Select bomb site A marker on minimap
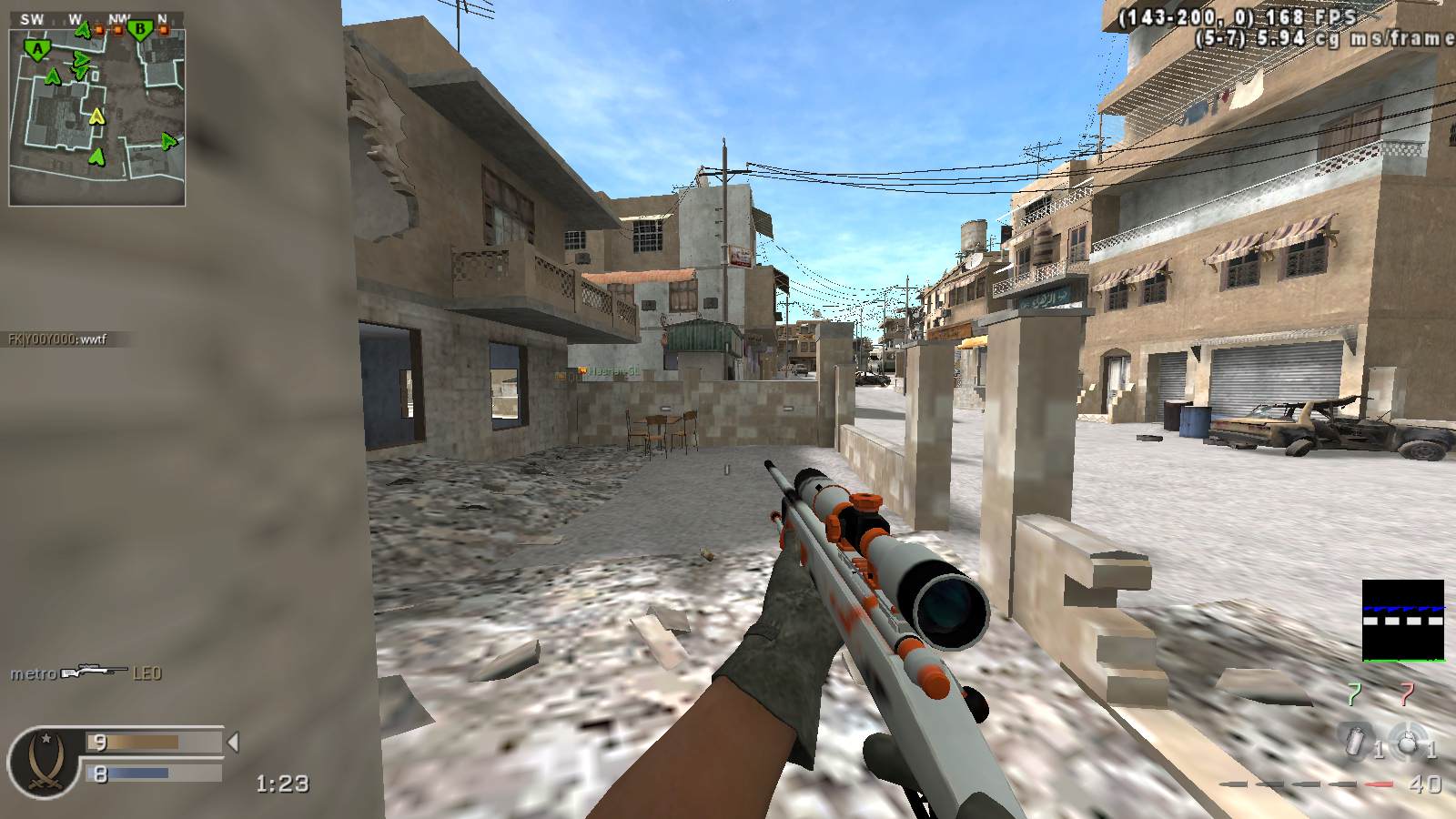 click(x=37, y=49)
